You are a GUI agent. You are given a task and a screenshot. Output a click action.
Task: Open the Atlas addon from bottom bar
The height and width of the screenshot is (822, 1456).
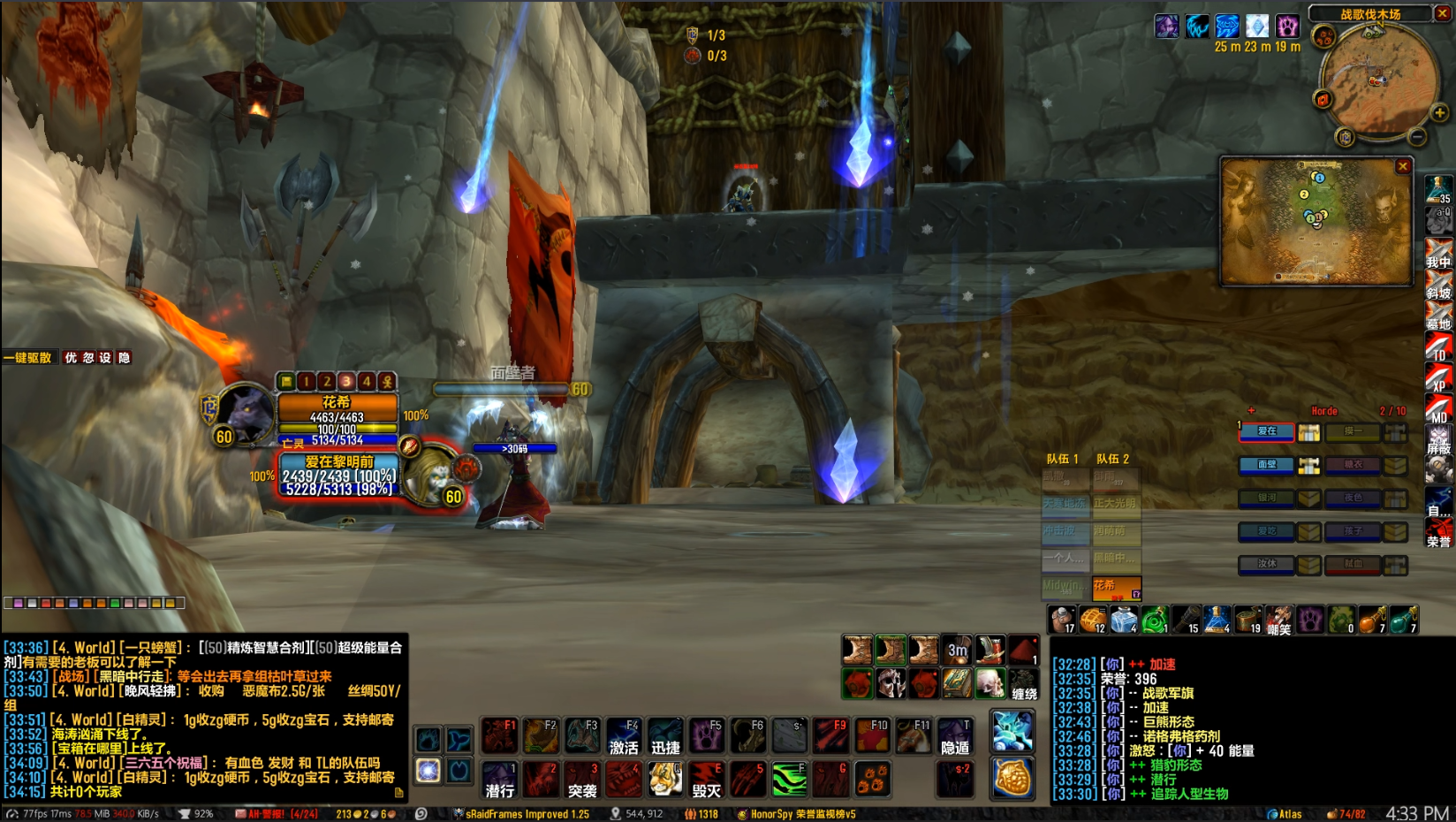click(x=1285, y=814)
